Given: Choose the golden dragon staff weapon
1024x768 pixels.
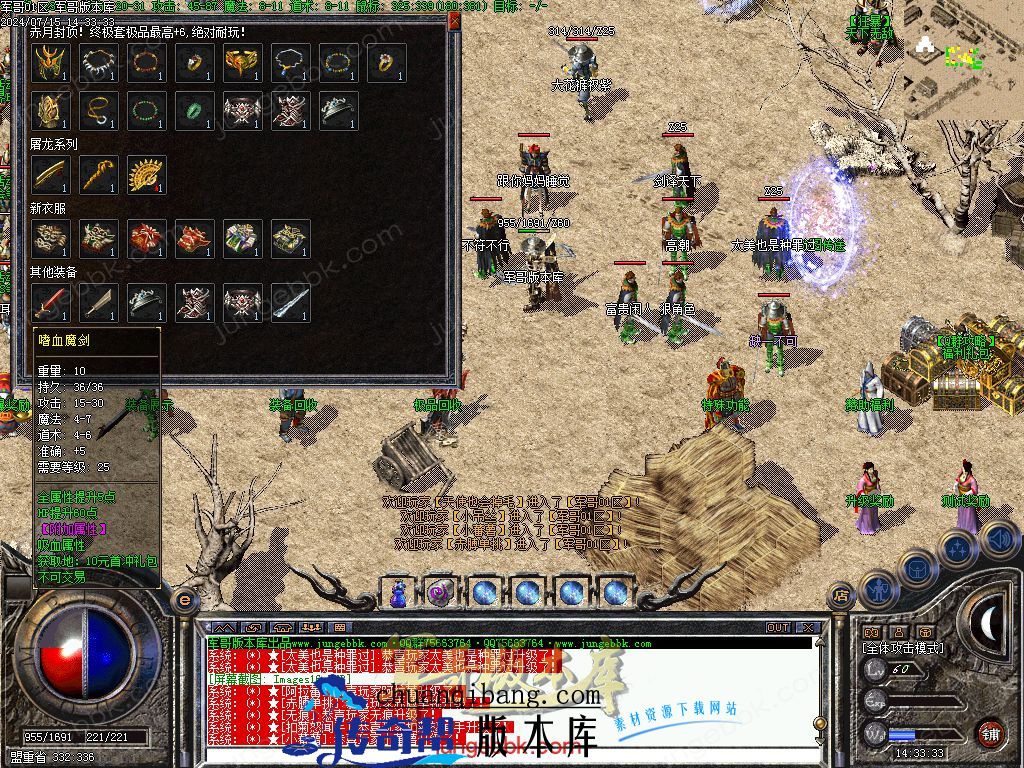Looking at the screenshot, I should pyautogui.click(x=98, y=175).
